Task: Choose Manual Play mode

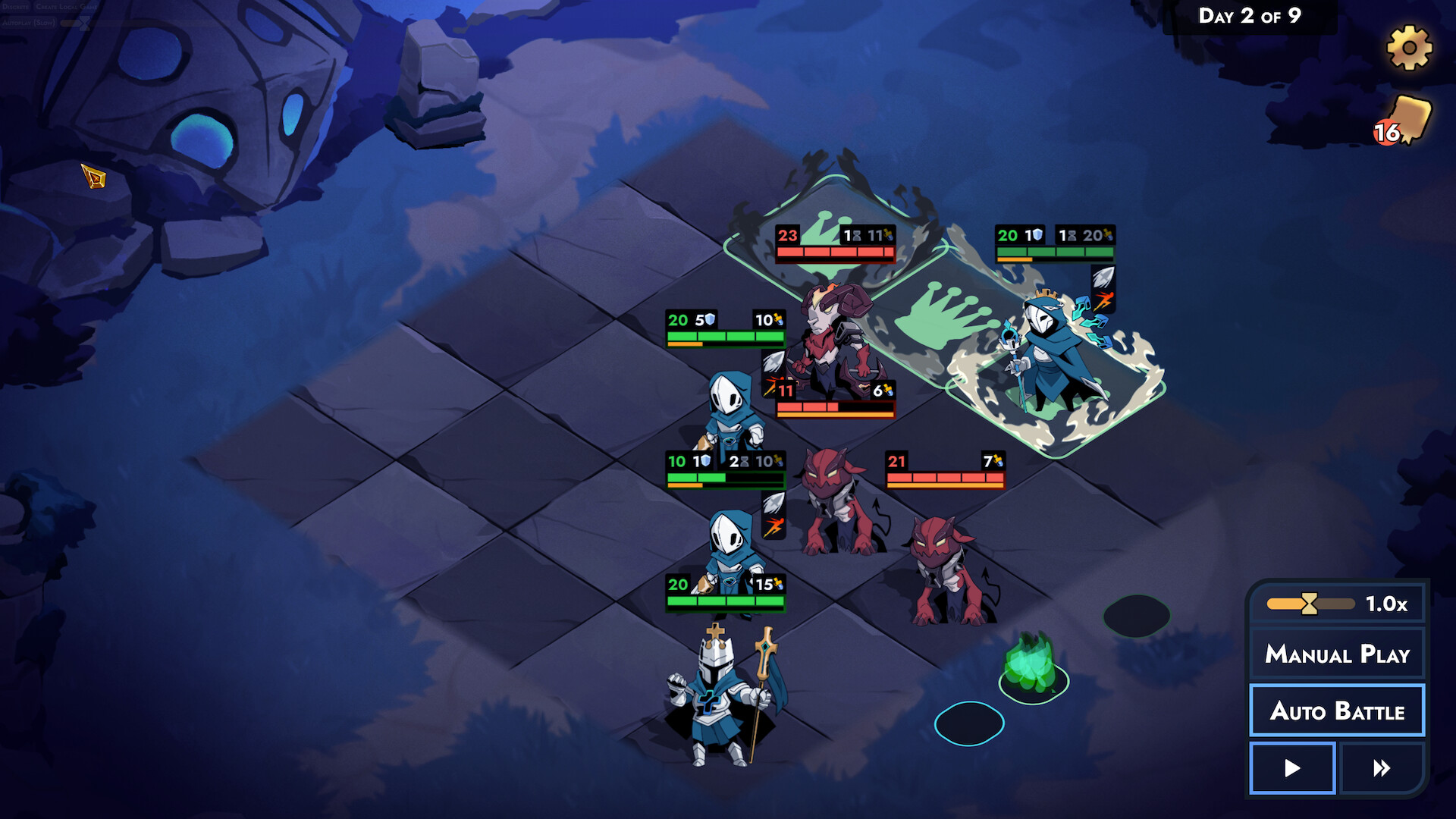Action: tap(1337, 654)
